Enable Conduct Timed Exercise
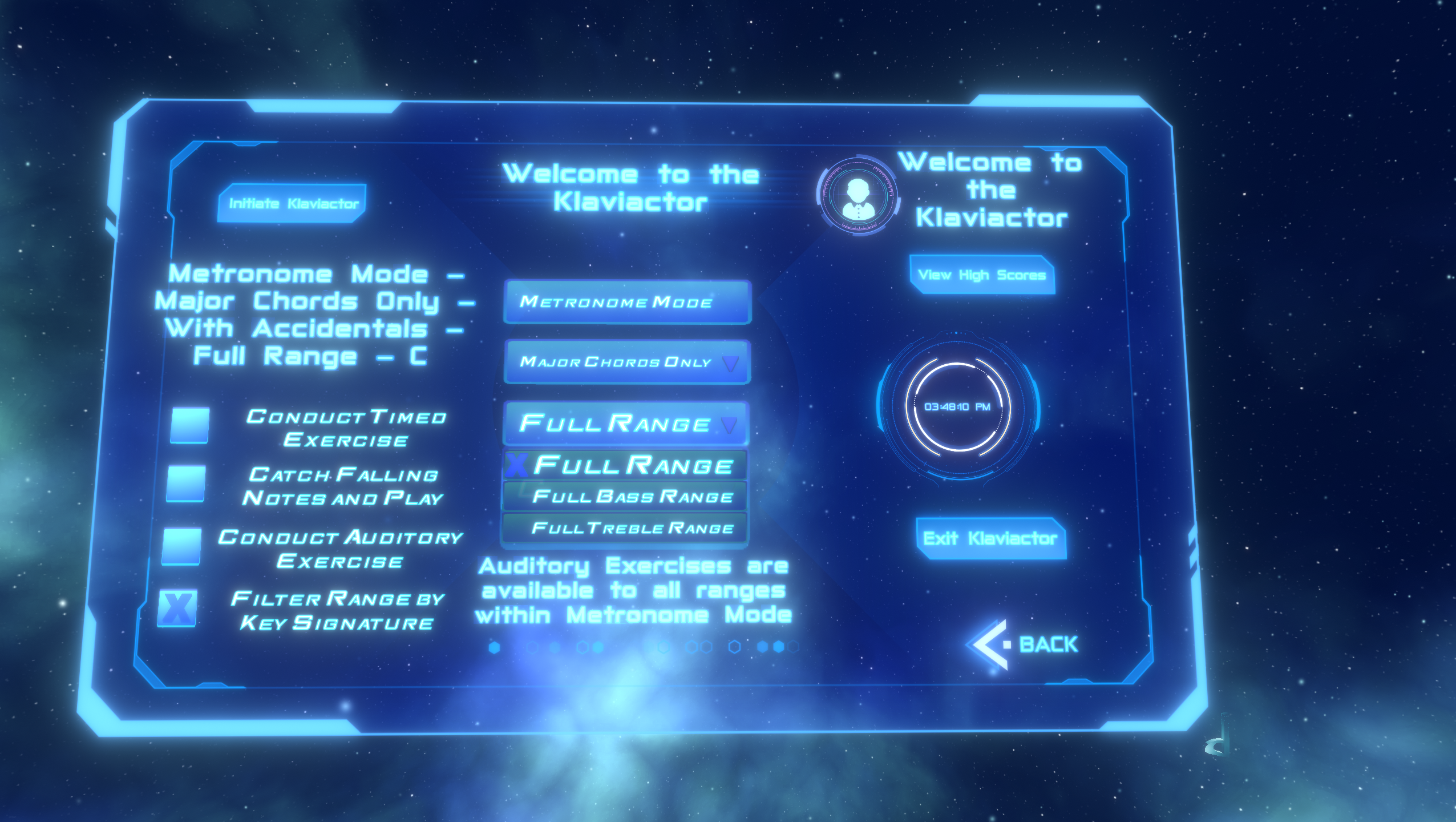The height and width of the screenshot is (822, 1456). pos(191,425)
